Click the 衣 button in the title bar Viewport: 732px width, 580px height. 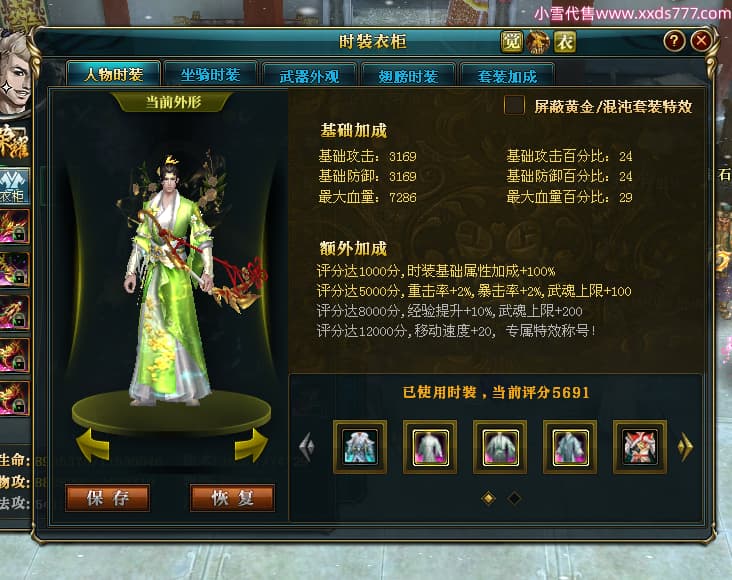[565, 41]
